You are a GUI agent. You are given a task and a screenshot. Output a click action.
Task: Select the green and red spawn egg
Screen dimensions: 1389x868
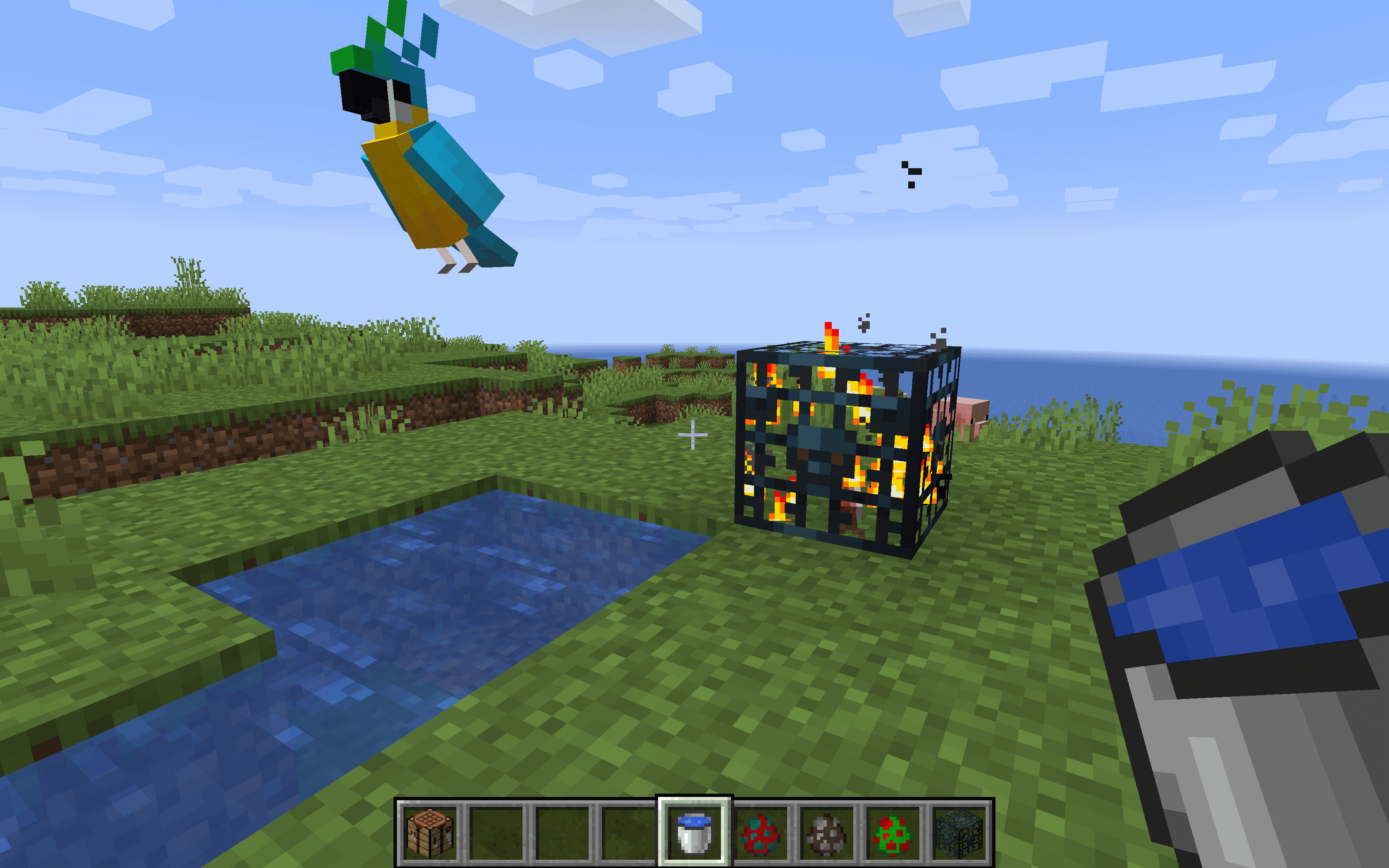(892, 833)
